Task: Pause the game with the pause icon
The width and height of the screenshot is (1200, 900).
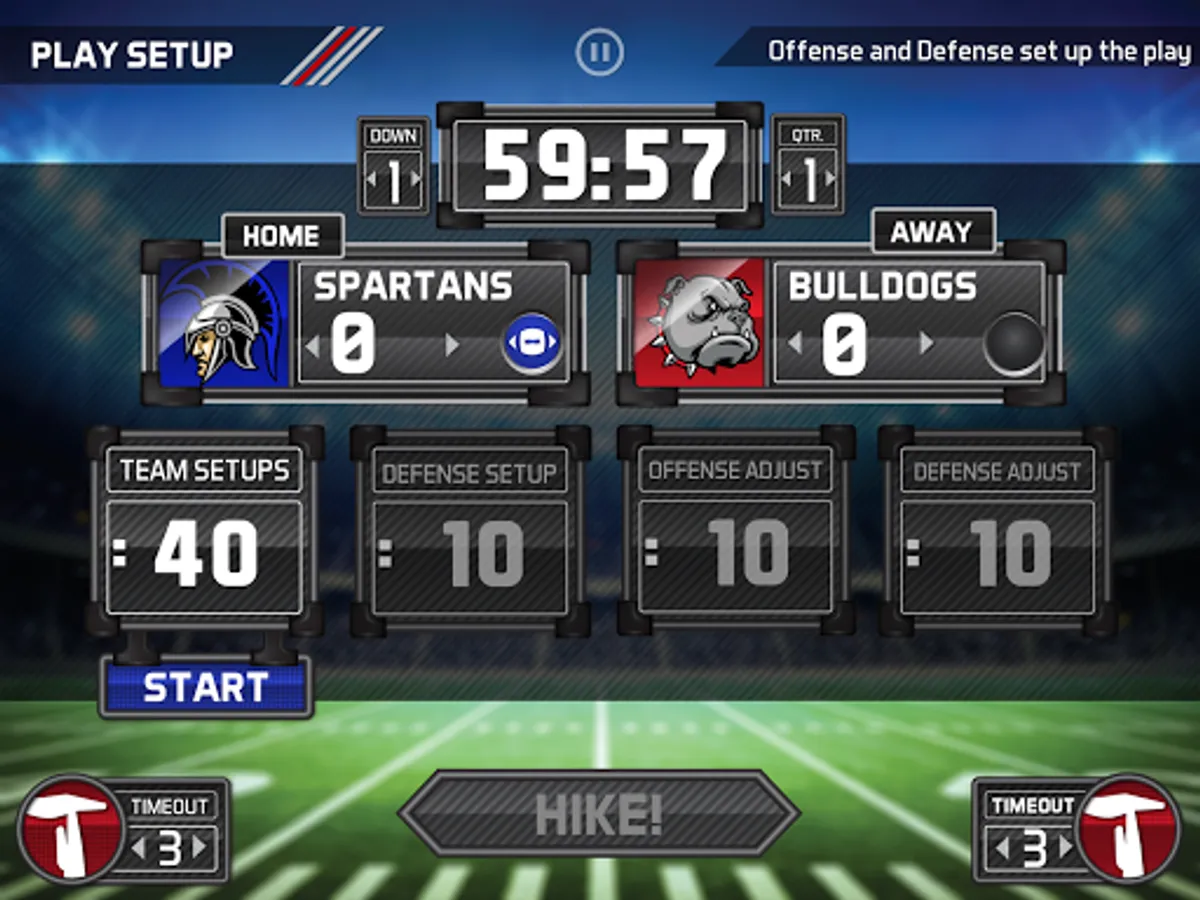Action: (x=600, y=51)
